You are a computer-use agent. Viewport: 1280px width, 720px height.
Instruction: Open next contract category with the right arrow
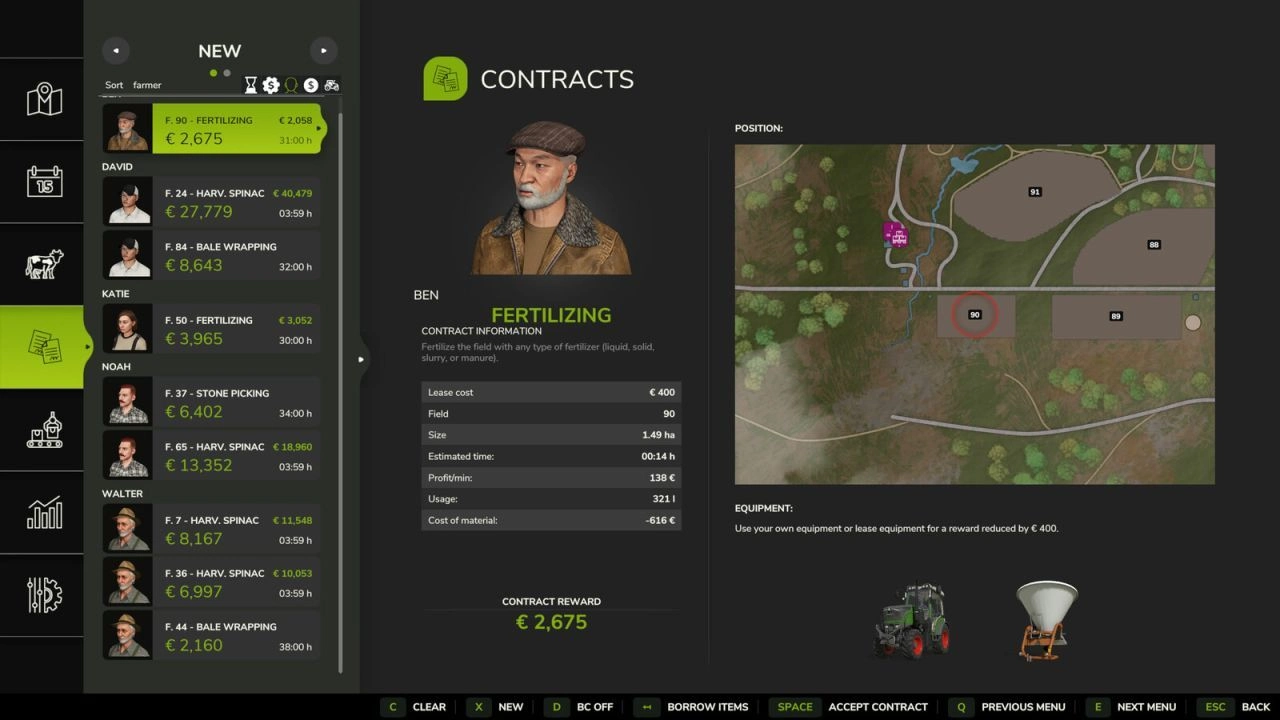click(x=323, y=50)
